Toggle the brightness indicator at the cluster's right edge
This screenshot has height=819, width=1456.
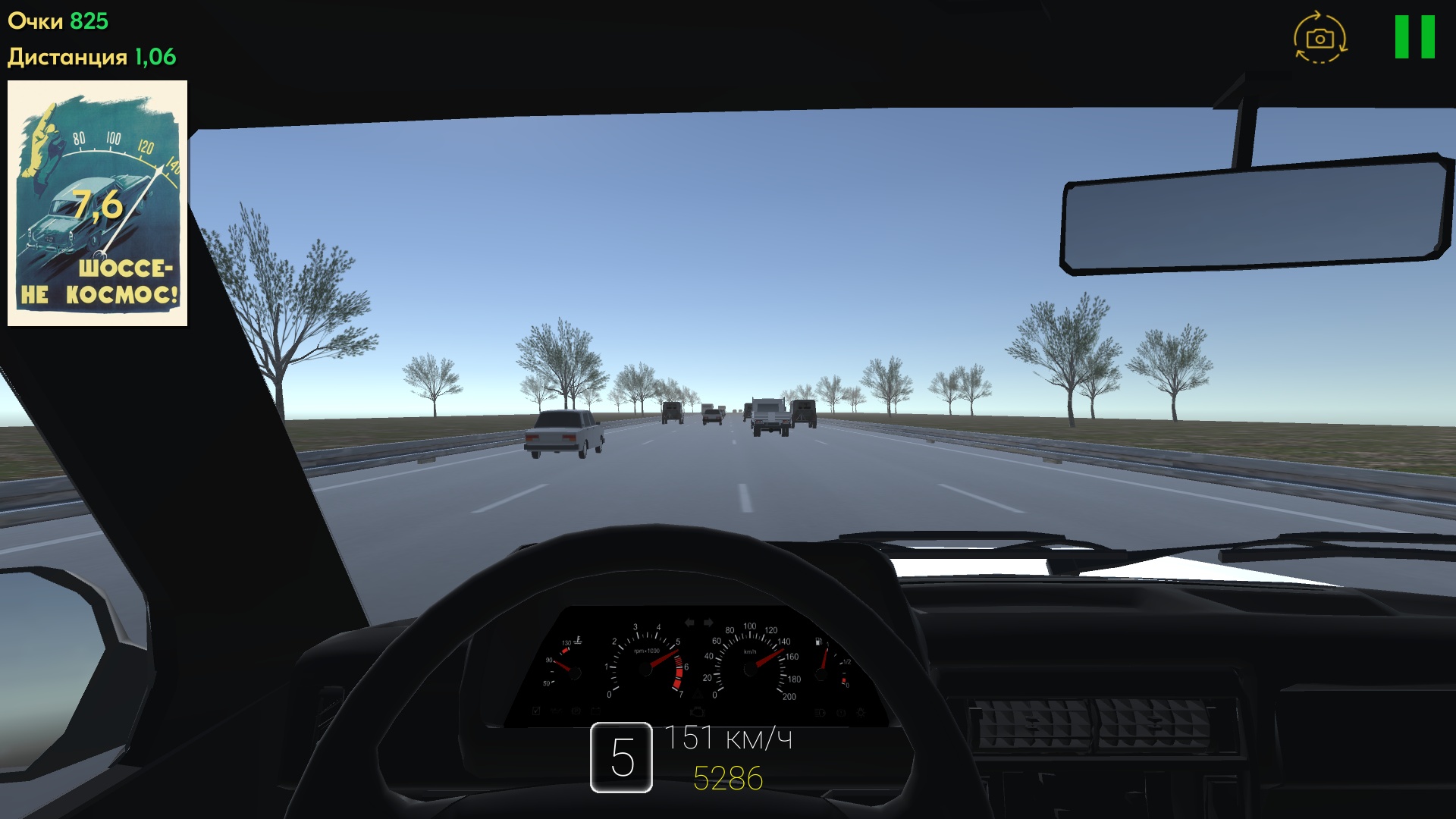pos(862,711)
